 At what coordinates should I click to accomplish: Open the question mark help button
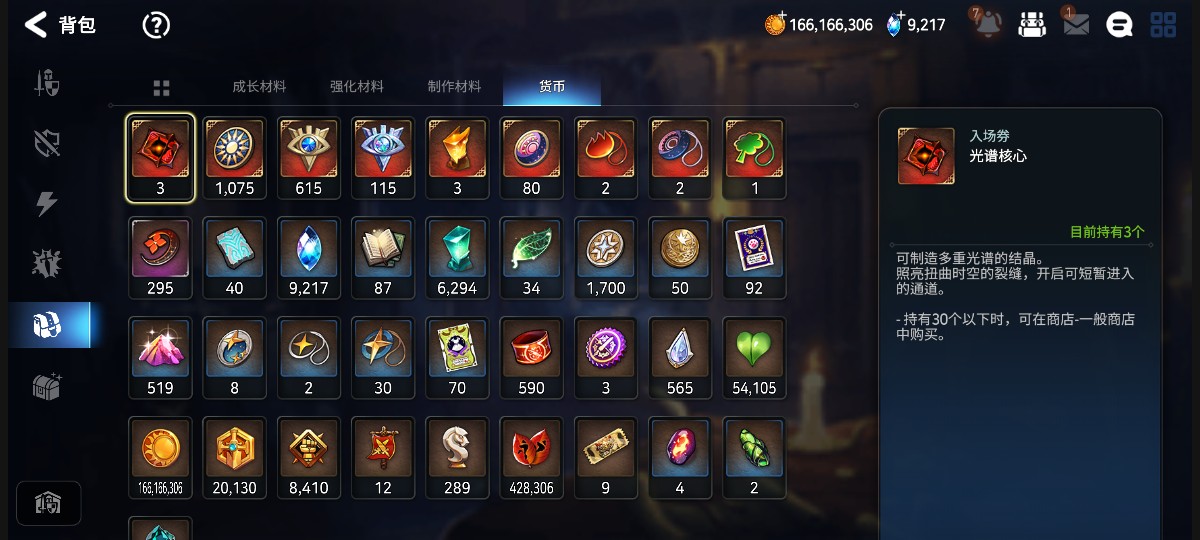click(x=156, y=25)
